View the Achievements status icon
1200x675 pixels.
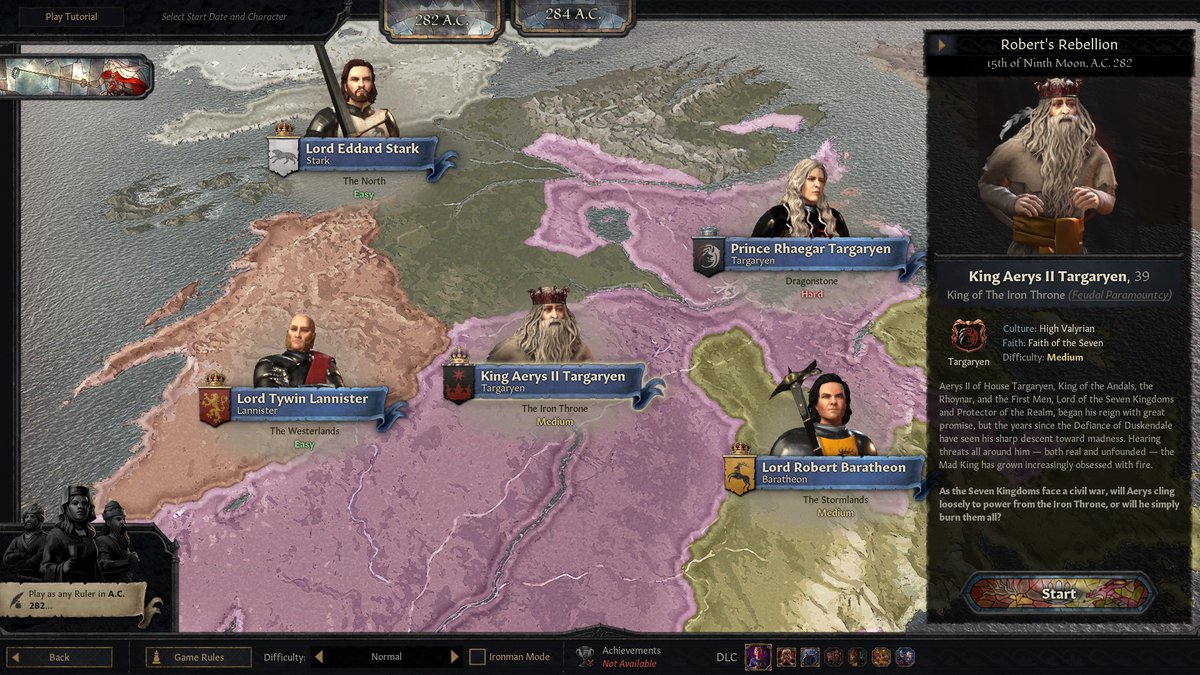point(585,656)
